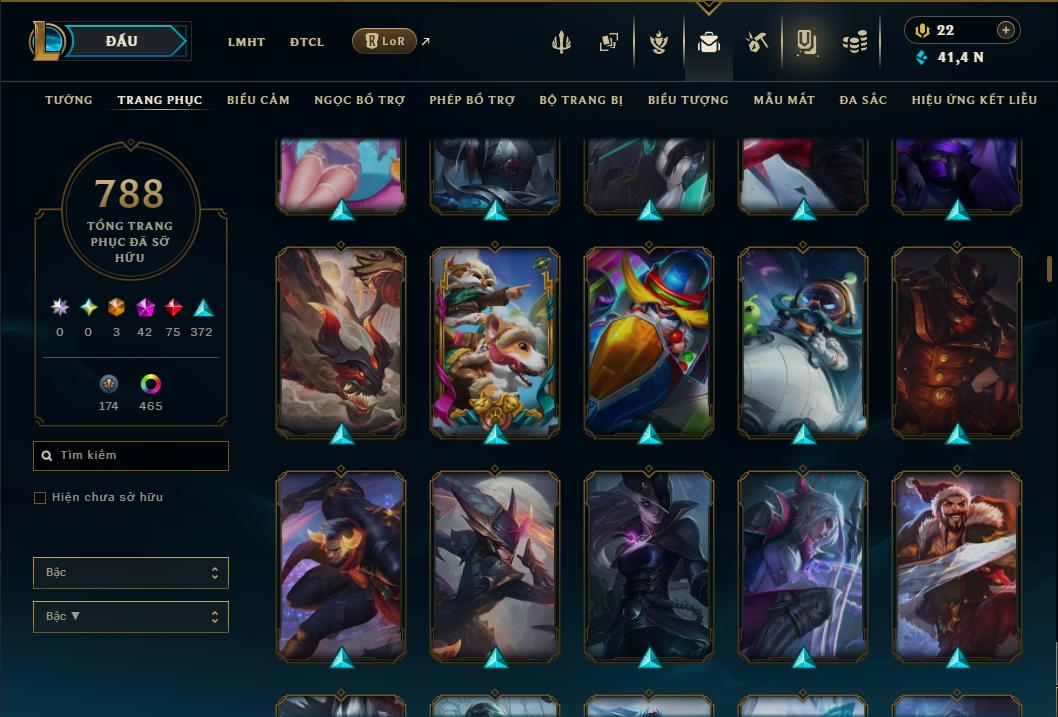
Task: Toggle the Hiện chưa sở hữu checkbox
Action: 40,498
